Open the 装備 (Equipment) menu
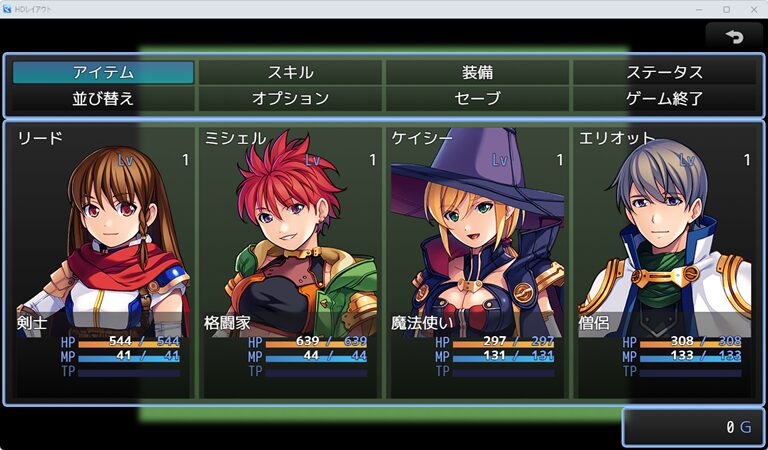The width and height of the screenshot is (768, 450). [x=477, y=72]
